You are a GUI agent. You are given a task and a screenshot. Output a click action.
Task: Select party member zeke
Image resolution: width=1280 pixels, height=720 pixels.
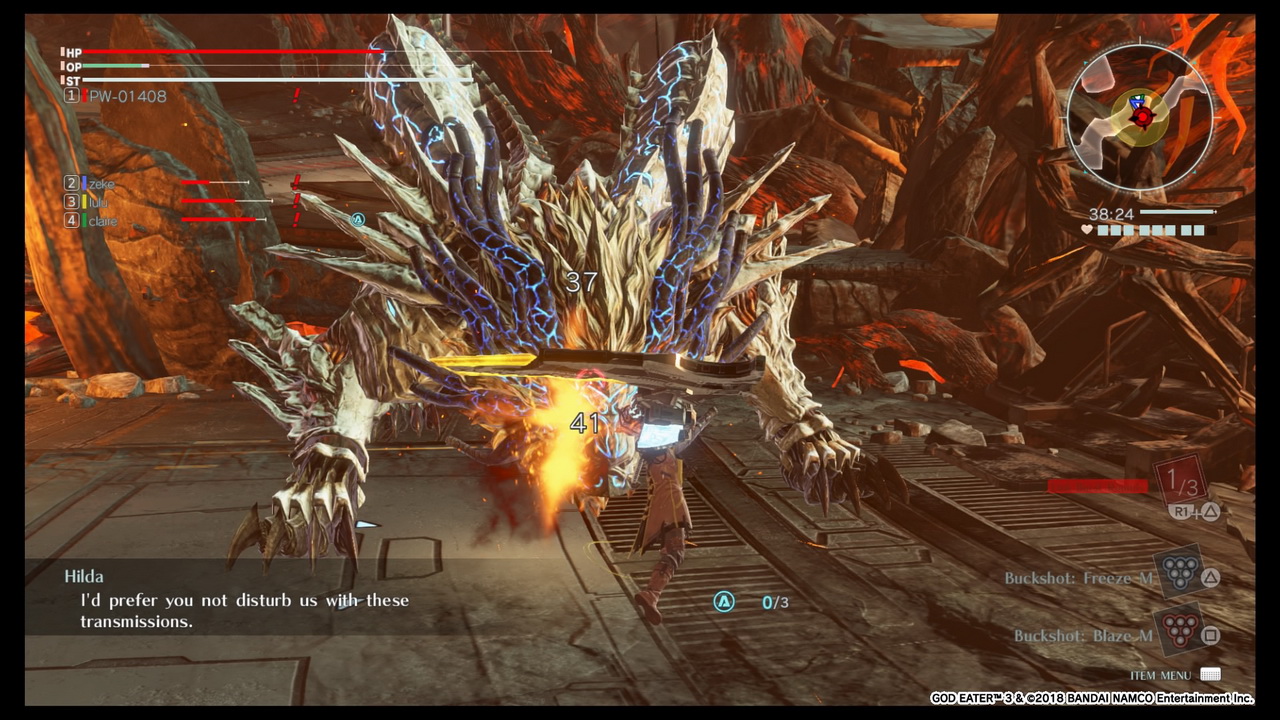click(101, 184)
